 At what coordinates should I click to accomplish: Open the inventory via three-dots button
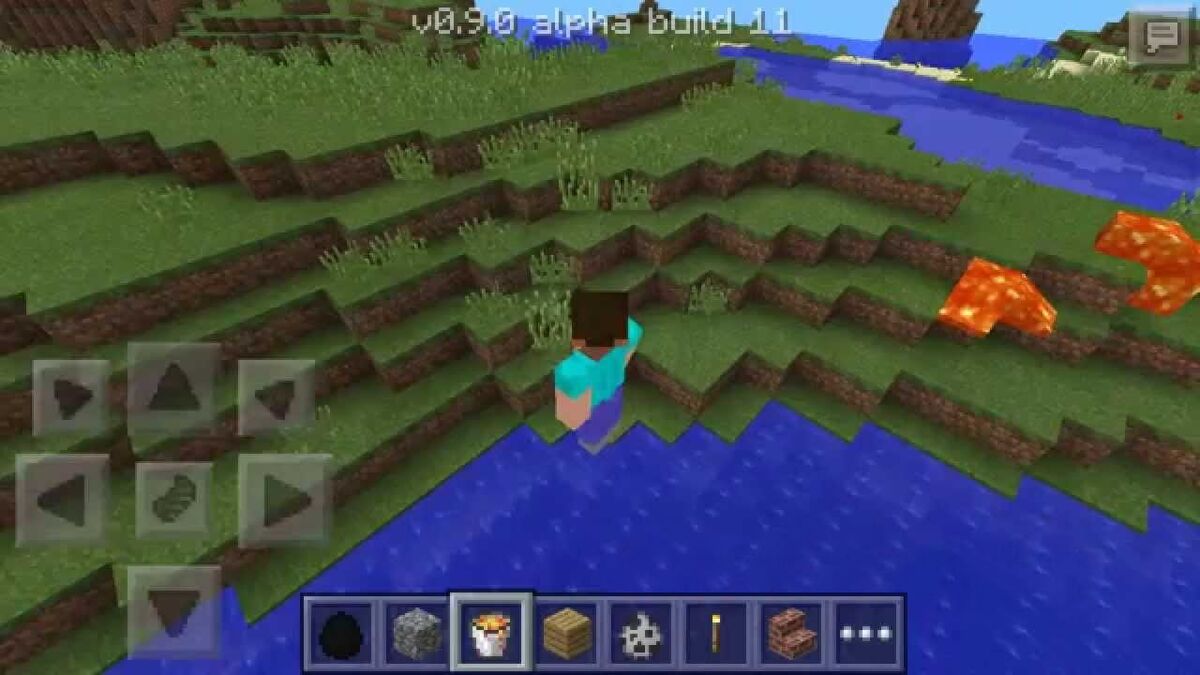pyautogui.click(x=867, y=633)
